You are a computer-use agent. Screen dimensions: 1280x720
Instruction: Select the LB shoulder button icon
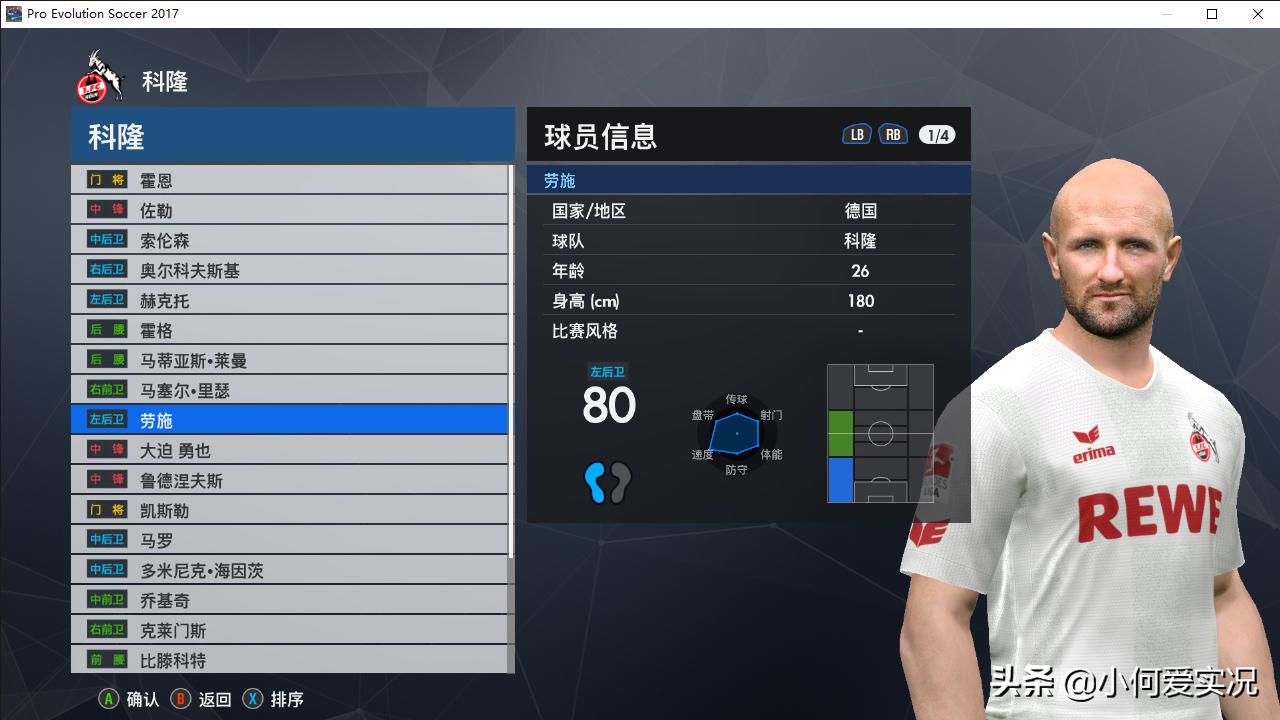[856, 132]
